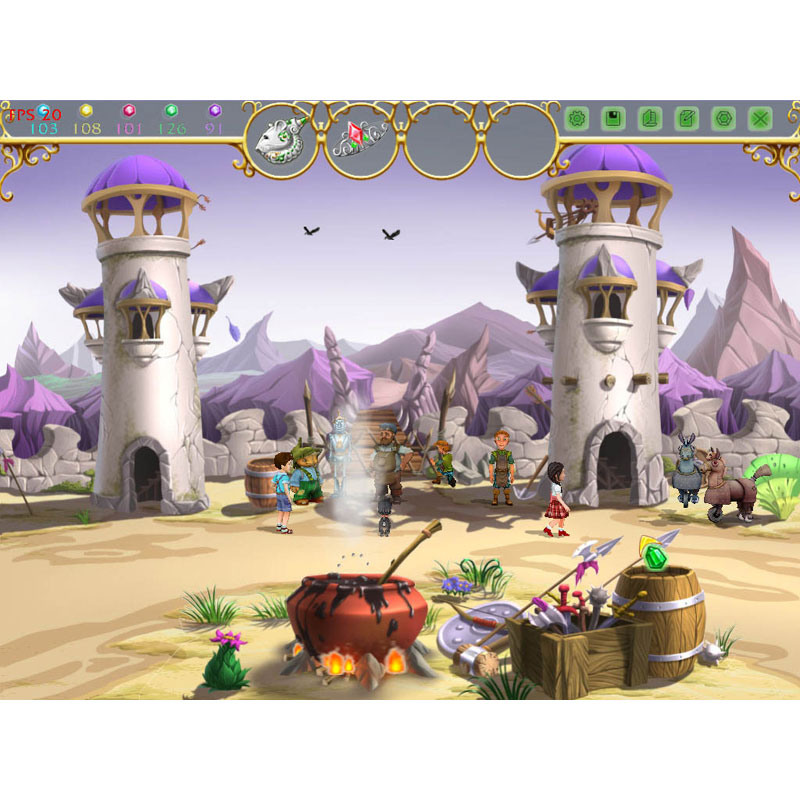Click the hexagon nut icon button
Image resolution: width=800 pixels, height=800 pixels.
point(724,119)
